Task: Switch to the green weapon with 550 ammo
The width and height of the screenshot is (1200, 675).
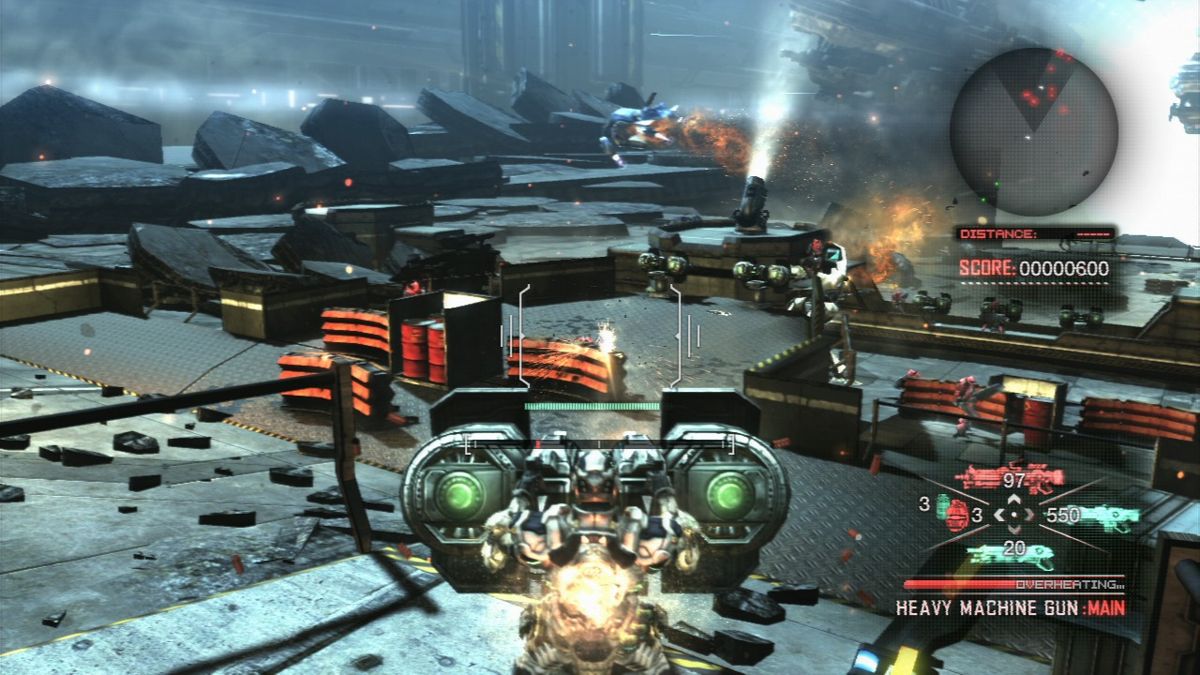Action: tap(1106, 516)
